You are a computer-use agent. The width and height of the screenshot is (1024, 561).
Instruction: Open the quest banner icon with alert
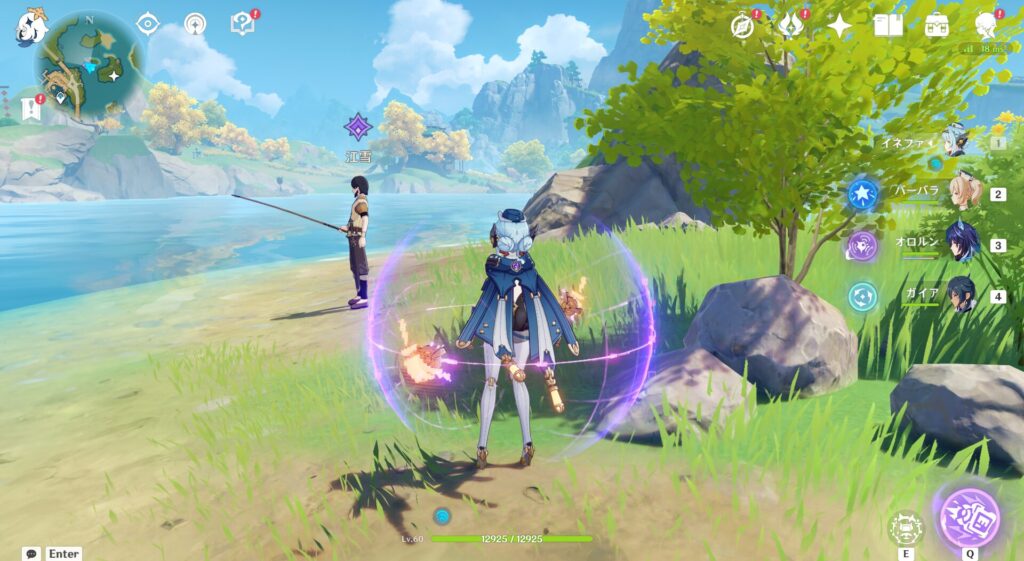coord(29,106)
